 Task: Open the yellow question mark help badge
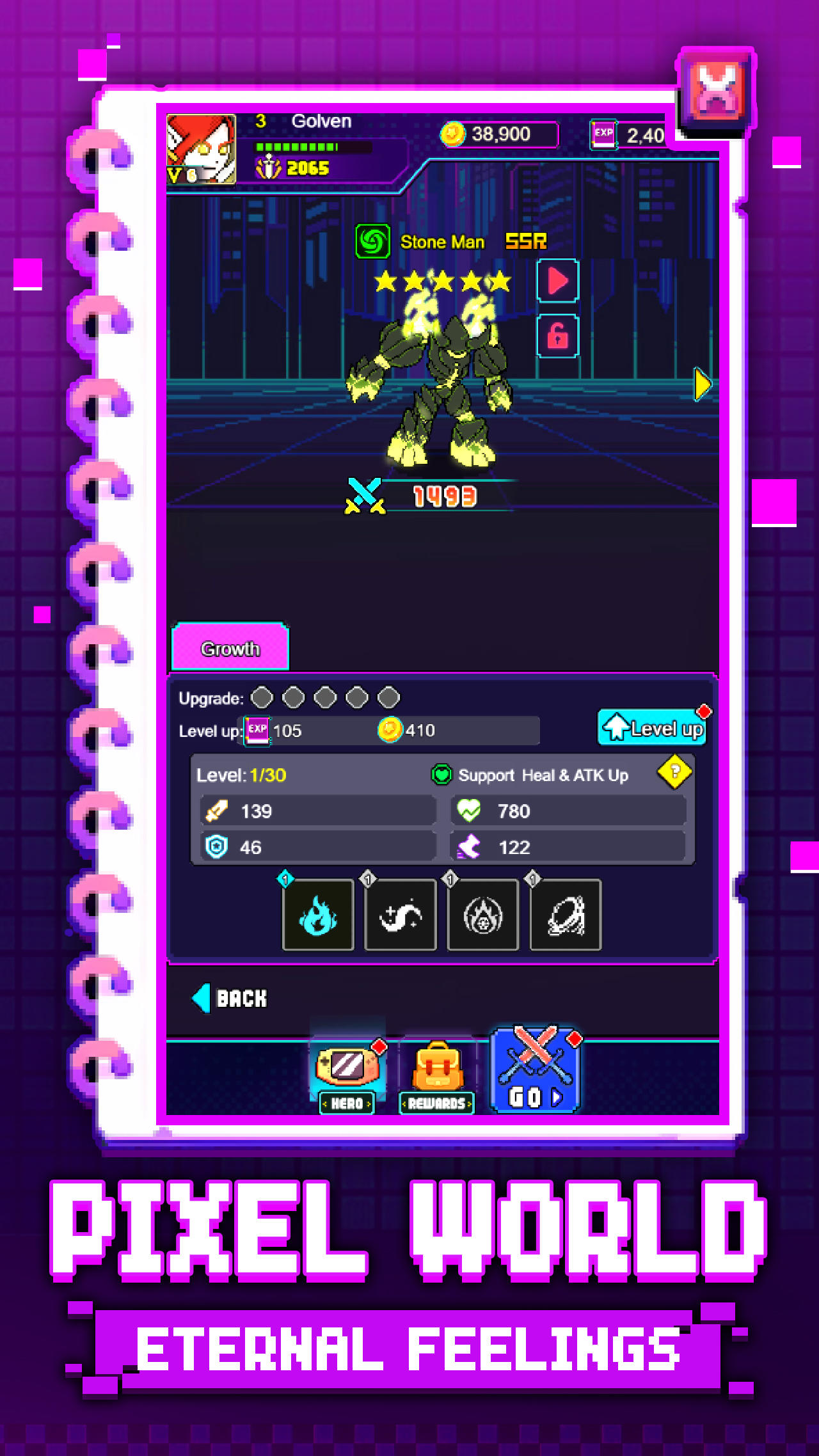pos(675,773)
